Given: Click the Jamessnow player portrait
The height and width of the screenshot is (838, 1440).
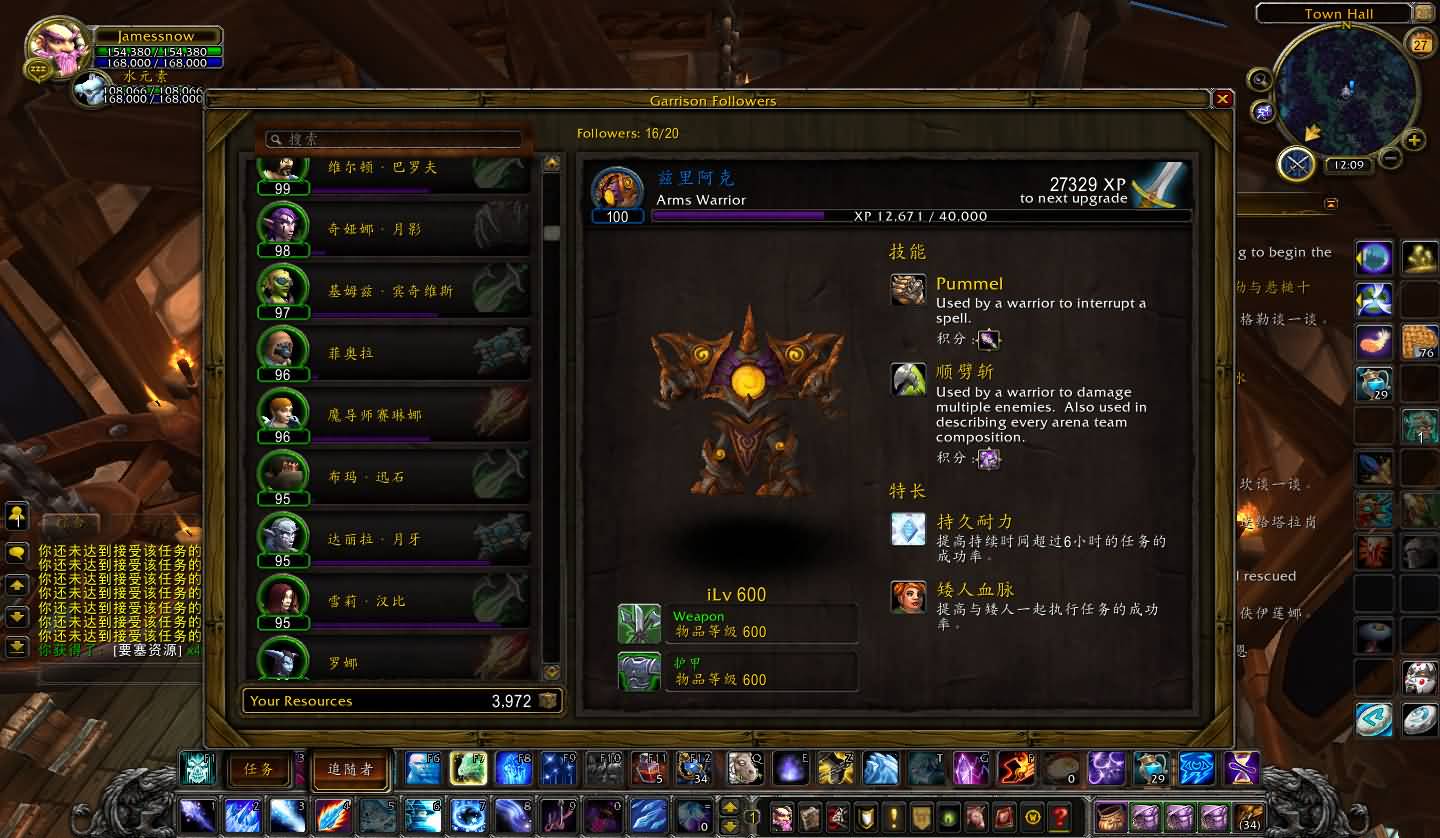Looking at the screenshot, I should [x=58, y=46].
